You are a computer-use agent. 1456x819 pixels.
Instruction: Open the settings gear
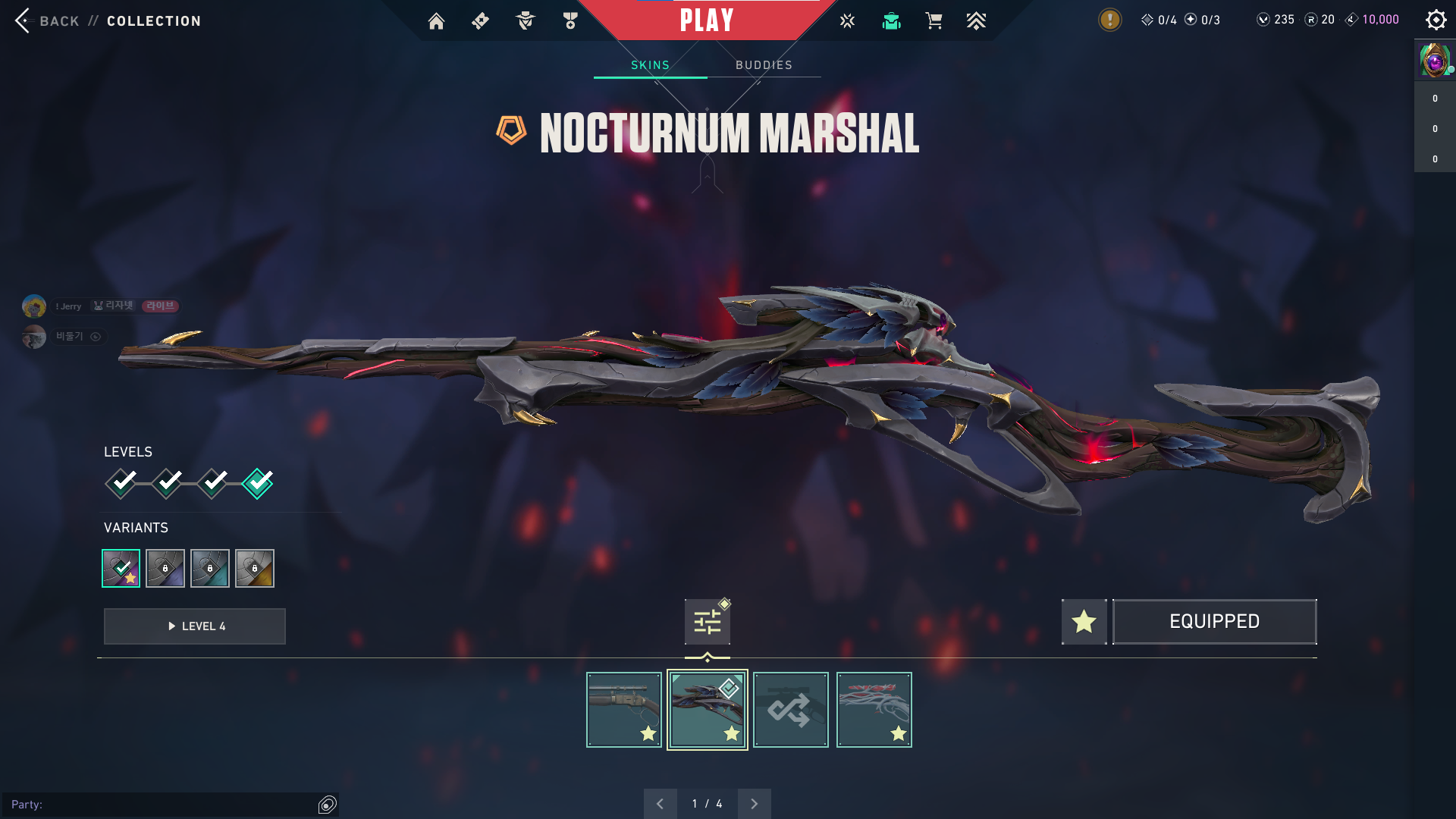[1436, 20]
